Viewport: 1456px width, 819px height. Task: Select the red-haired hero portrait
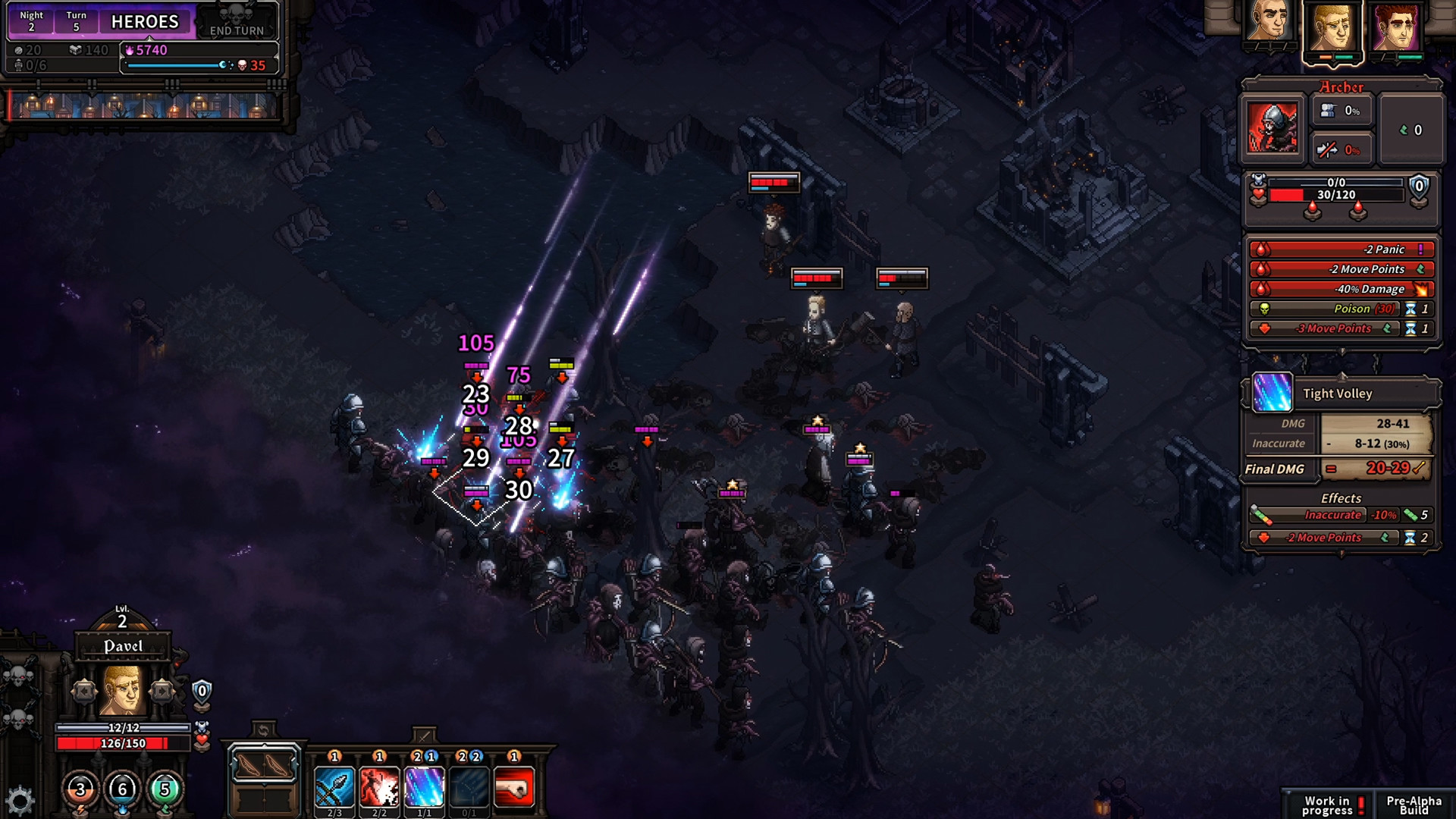[1397, 27]
